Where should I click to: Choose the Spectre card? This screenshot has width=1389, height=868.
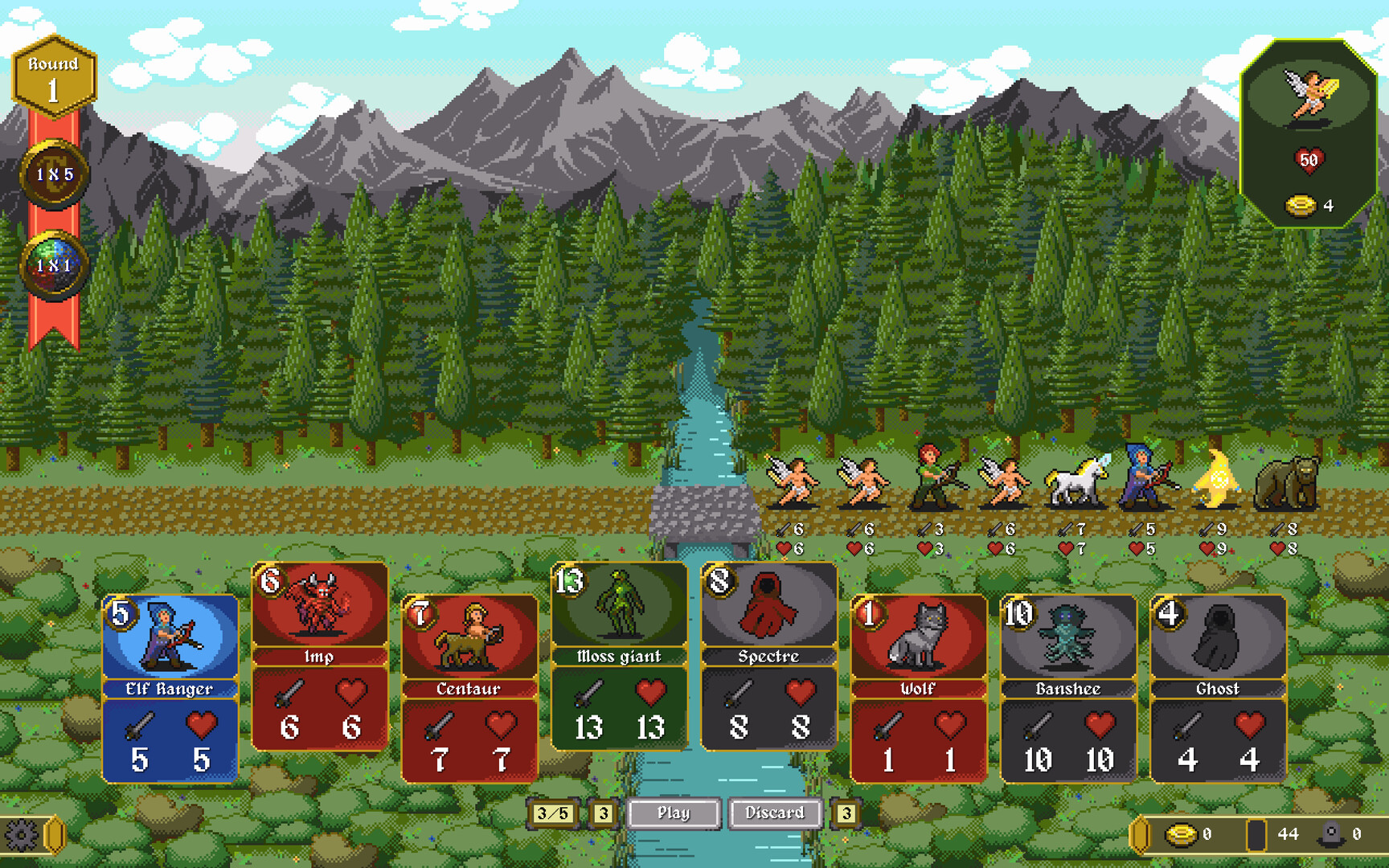click(768, 656)
